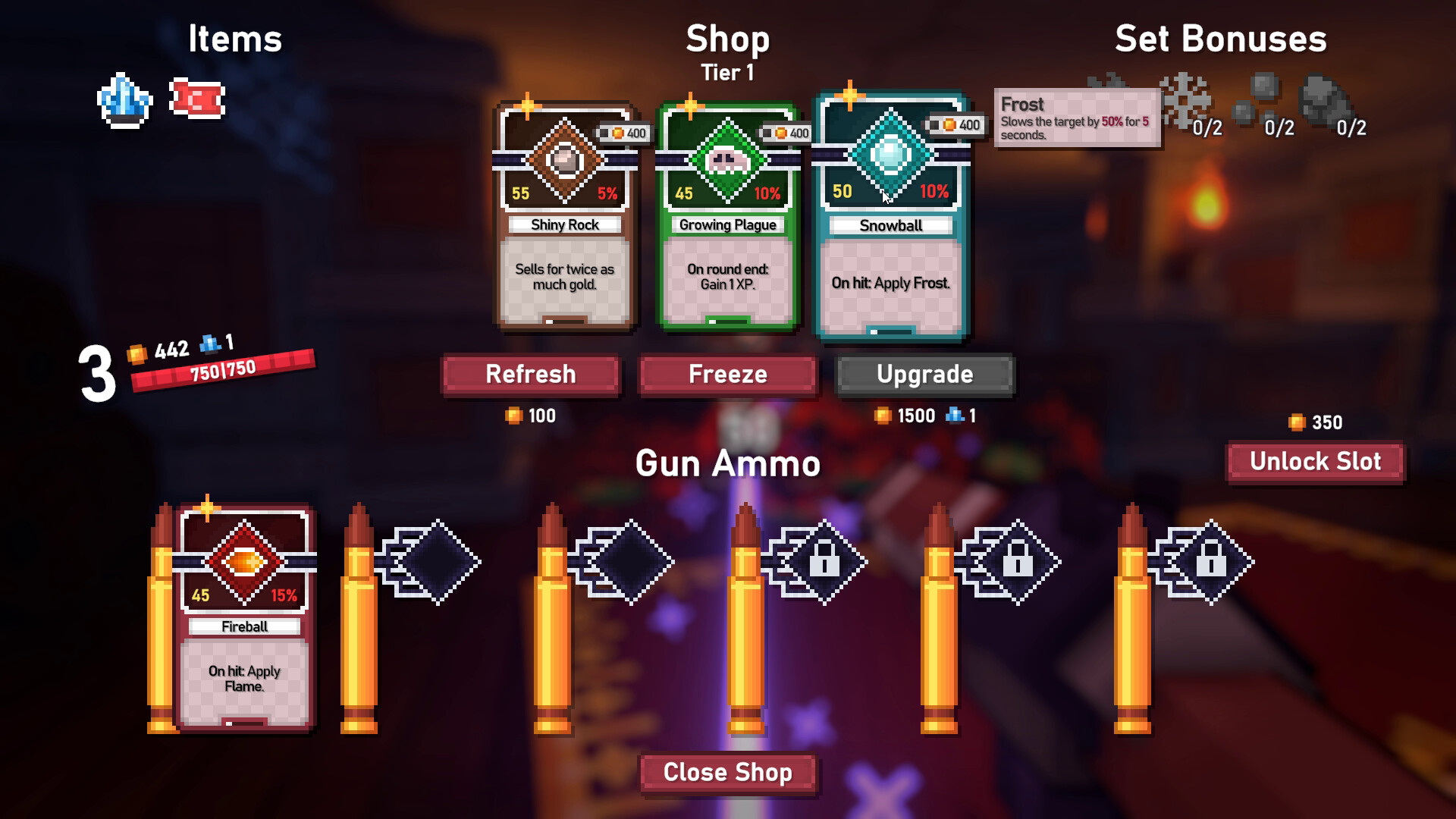The width and height of the screenshot is (1456, 819).
Task: Click the bullet icon beside the Fireball card
Action: click(163, 618)
